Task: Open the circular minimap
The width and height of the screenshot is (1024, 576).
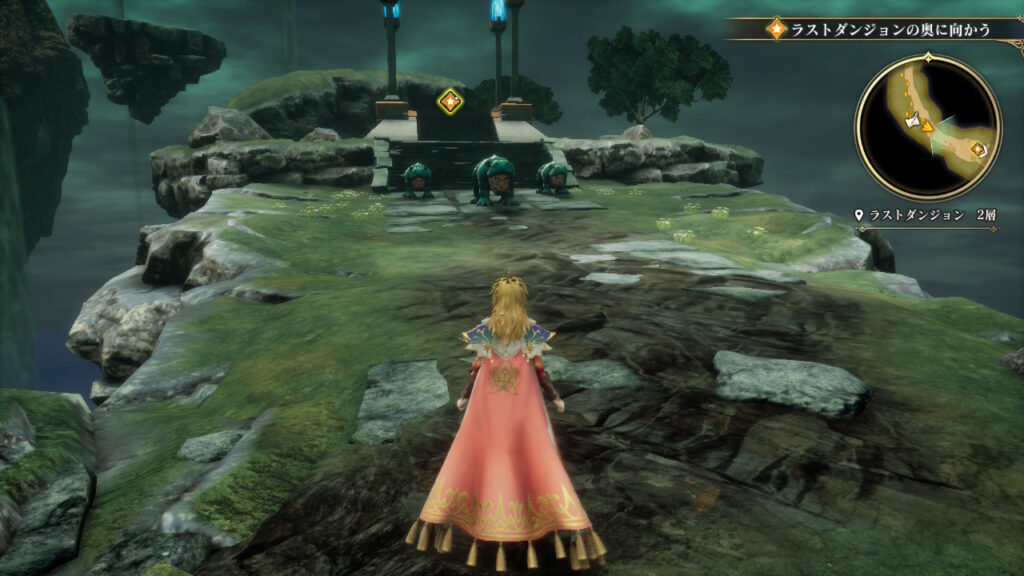Action: 928,128
